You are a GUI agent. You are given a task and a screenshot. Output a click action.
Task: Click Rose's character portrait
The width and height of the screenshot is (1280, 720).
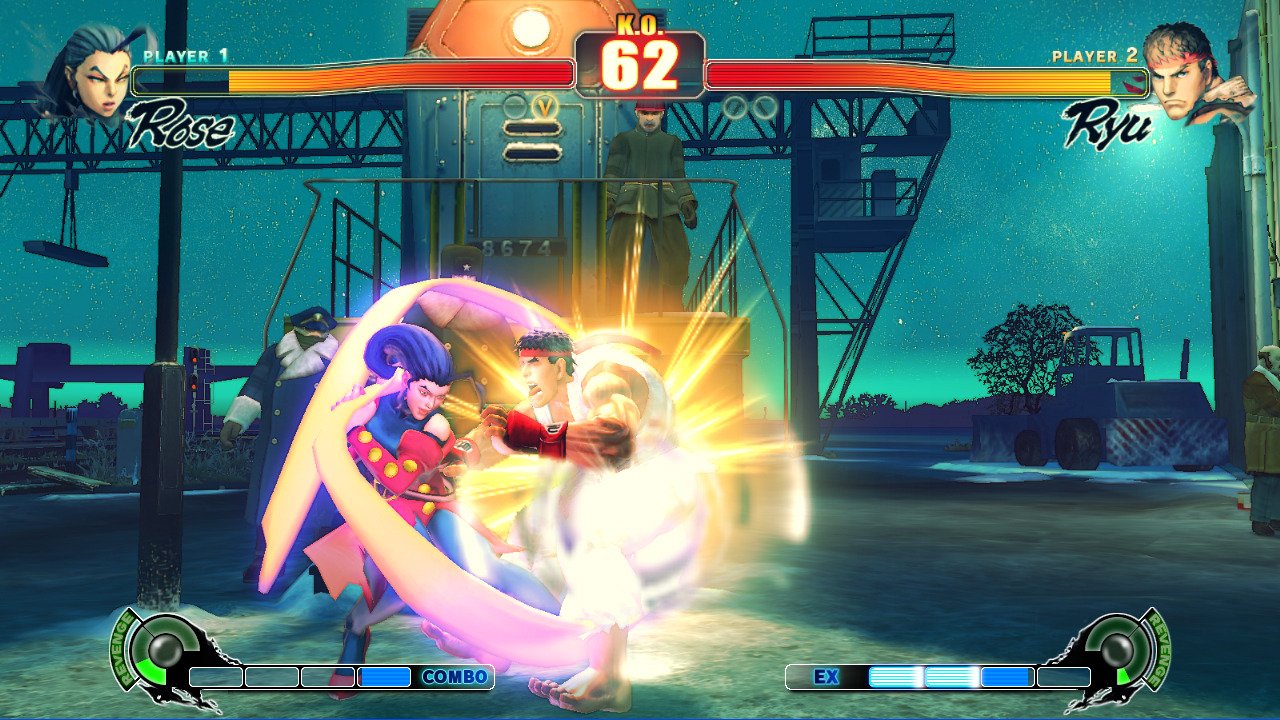click(x=92, y=72)
